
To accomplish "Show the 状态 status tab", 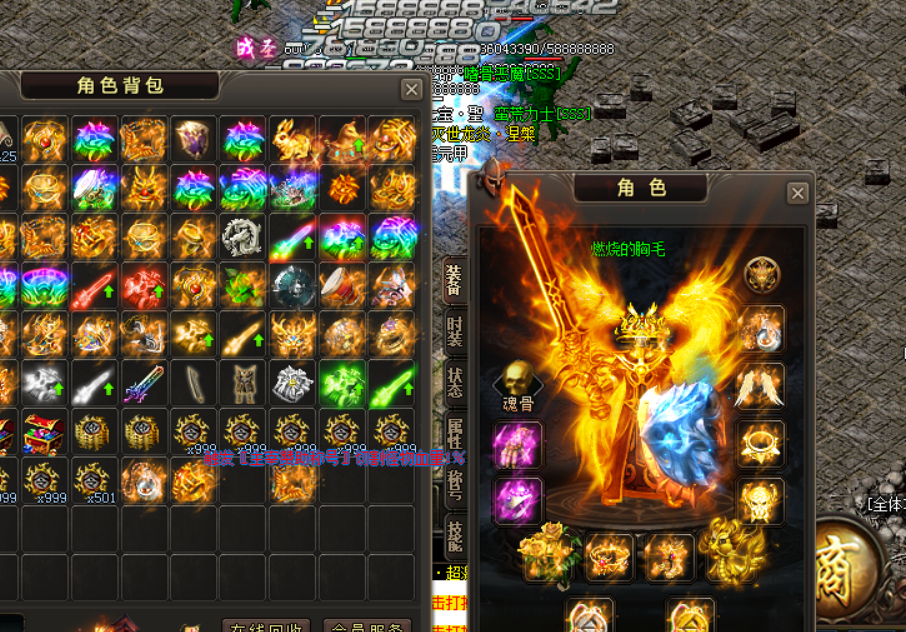I will coord(453,380).
